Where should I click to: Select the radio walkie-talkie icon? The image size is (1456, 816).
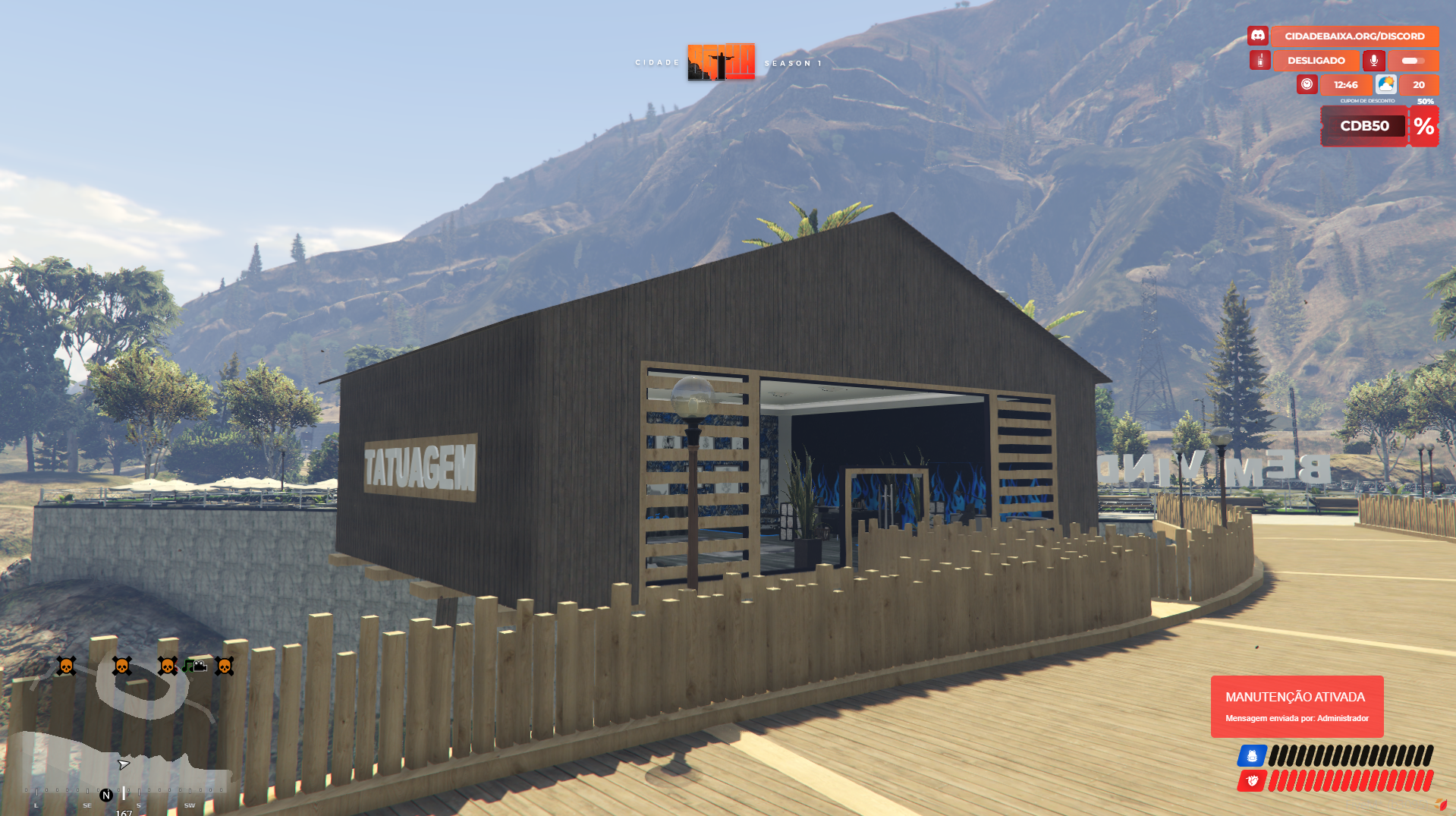coord(1259,60)
